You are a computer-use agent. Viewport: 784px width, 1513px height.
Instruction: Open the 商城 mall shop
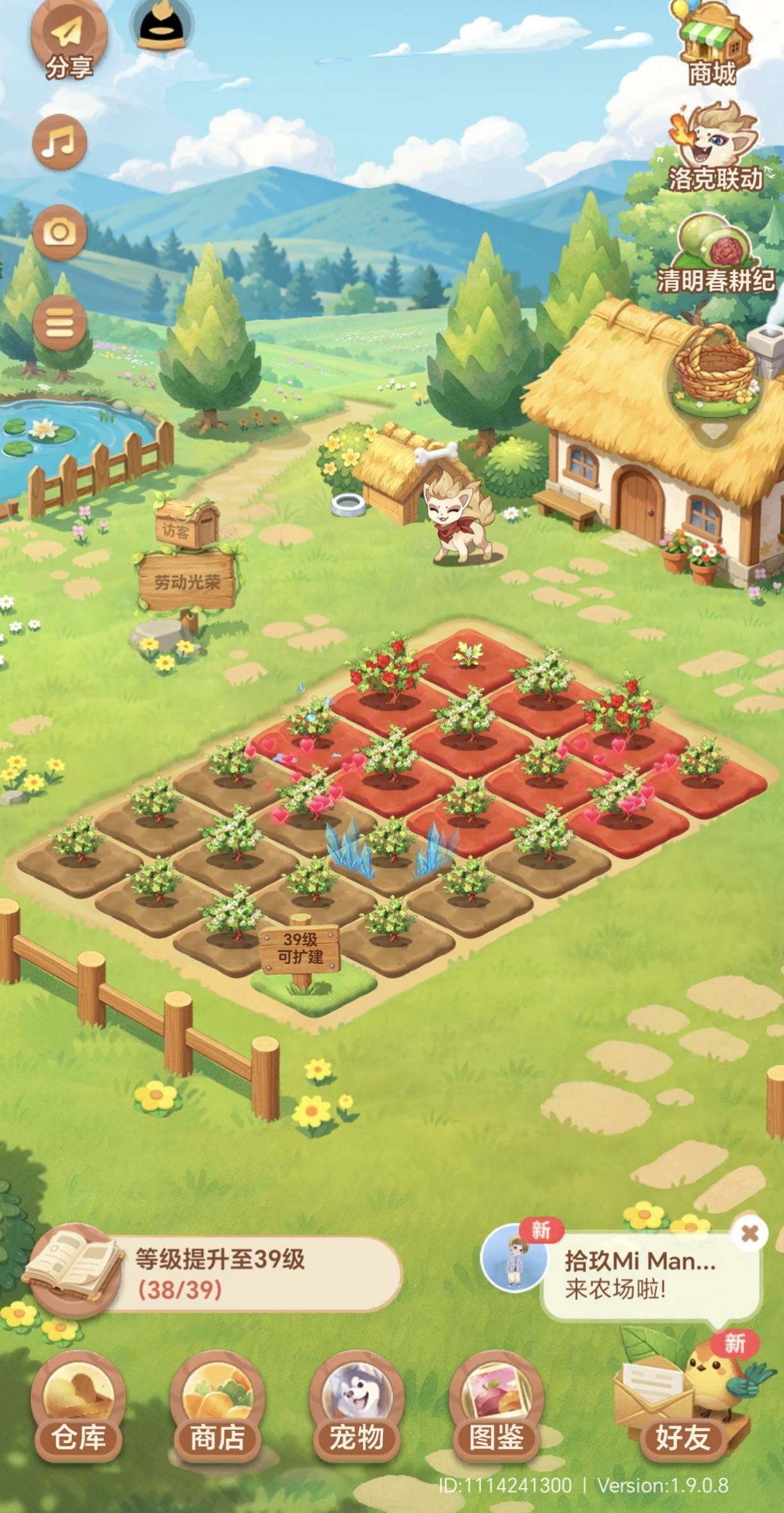[x=712, y=45]
